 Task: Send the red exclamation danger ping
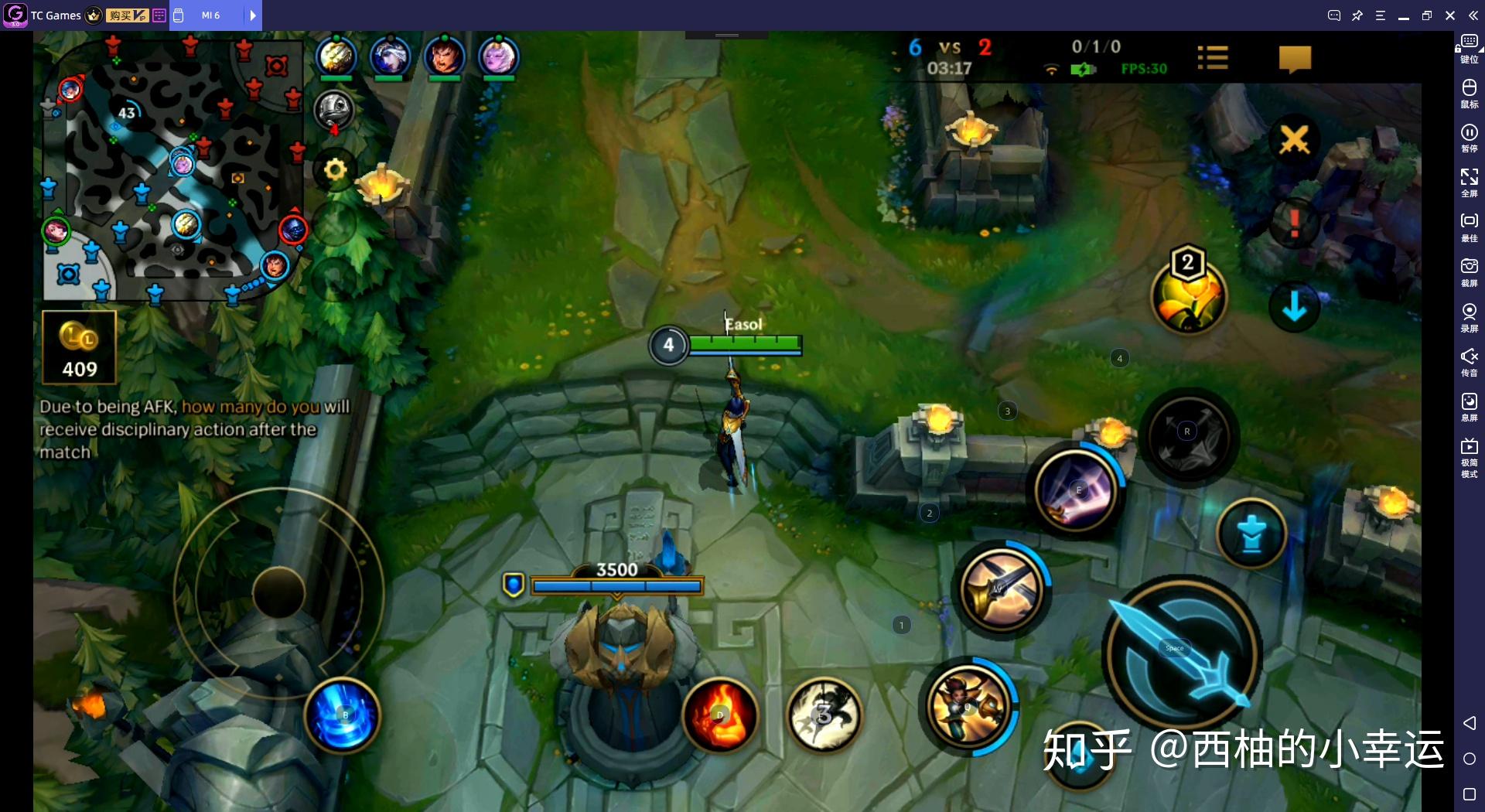tap(1294, 224)
